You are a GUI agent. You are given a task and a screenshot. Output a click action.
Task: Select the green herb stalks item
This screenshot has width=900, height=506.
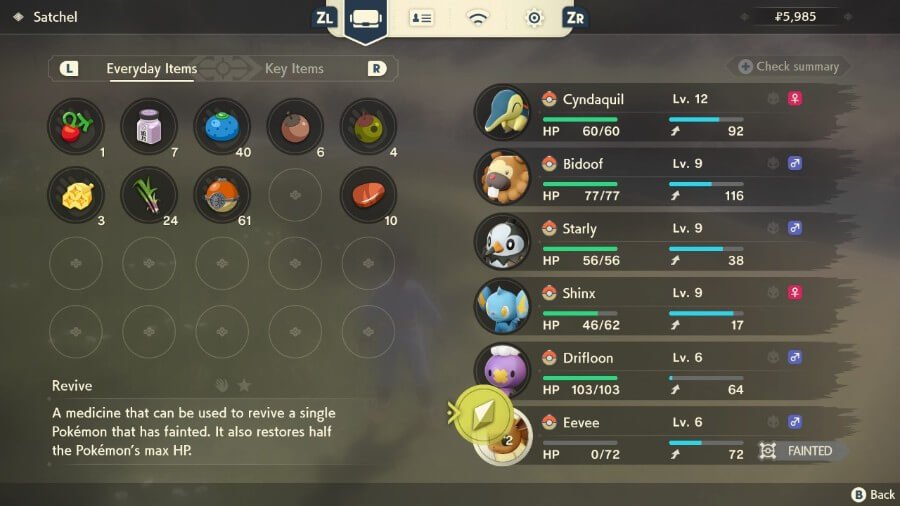pos(149,194)
